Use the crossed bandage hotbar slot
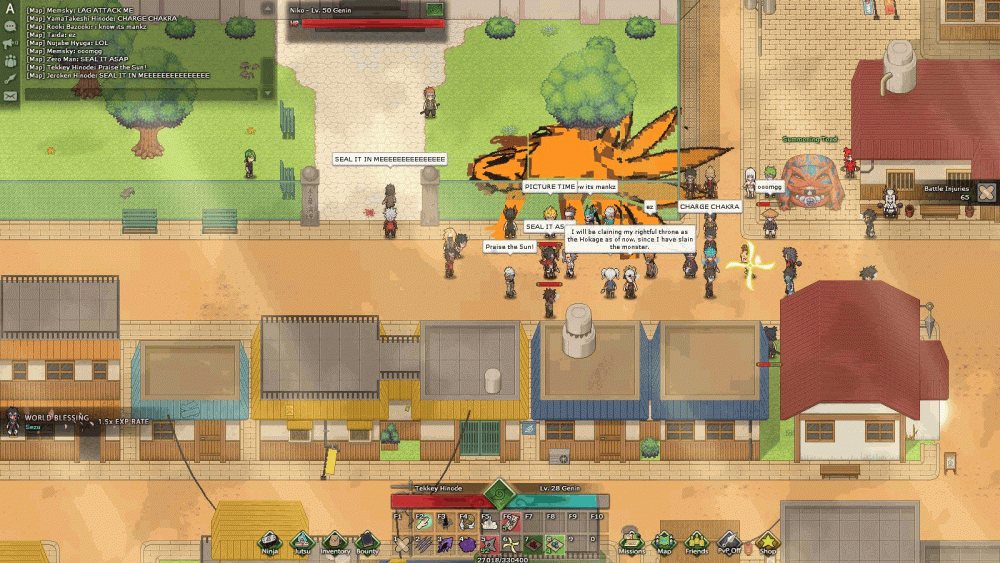 pyautogui.click(x=401, y=545)
